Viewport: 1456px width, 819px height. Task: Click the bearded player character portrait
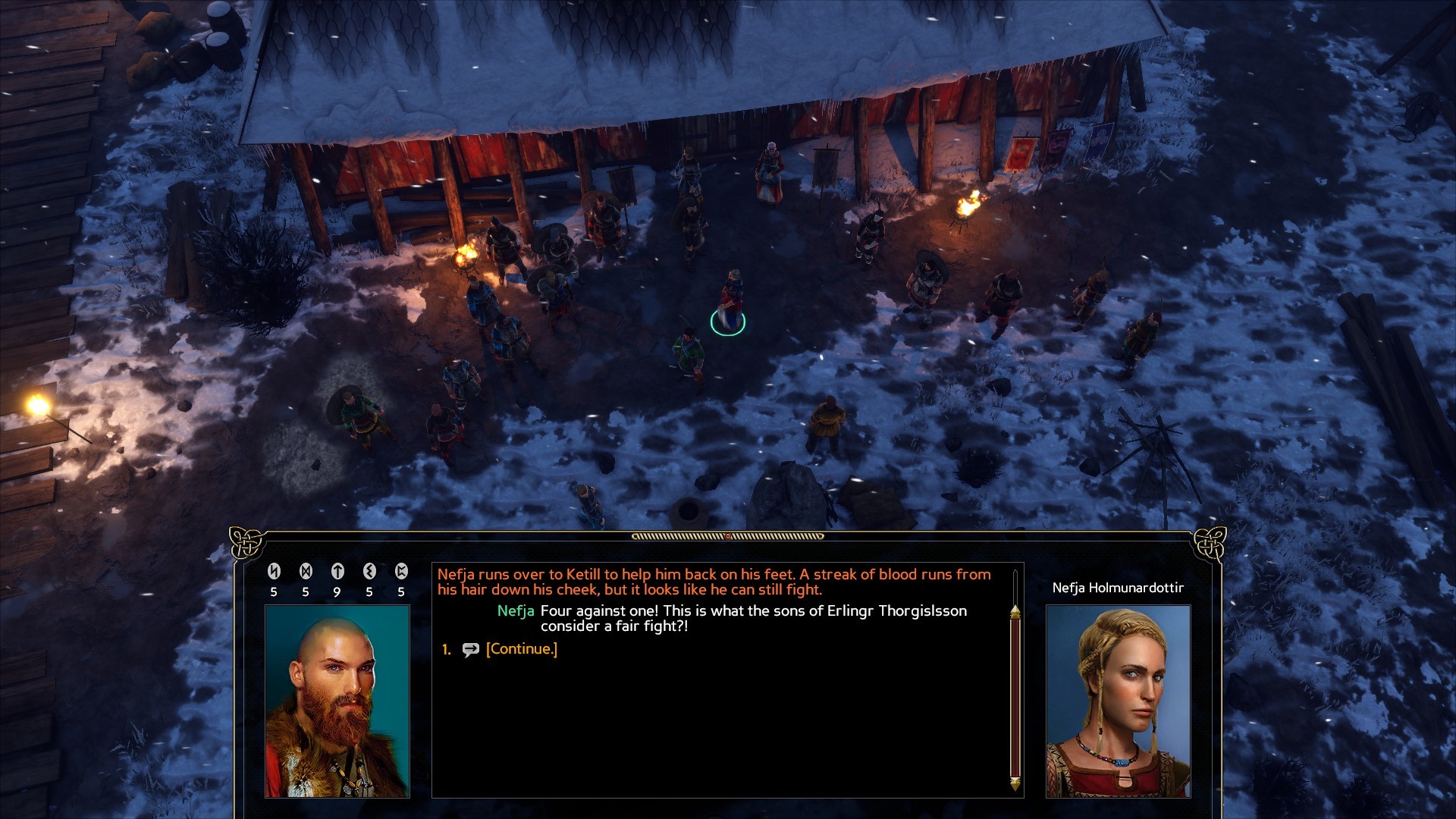(337, 701)
